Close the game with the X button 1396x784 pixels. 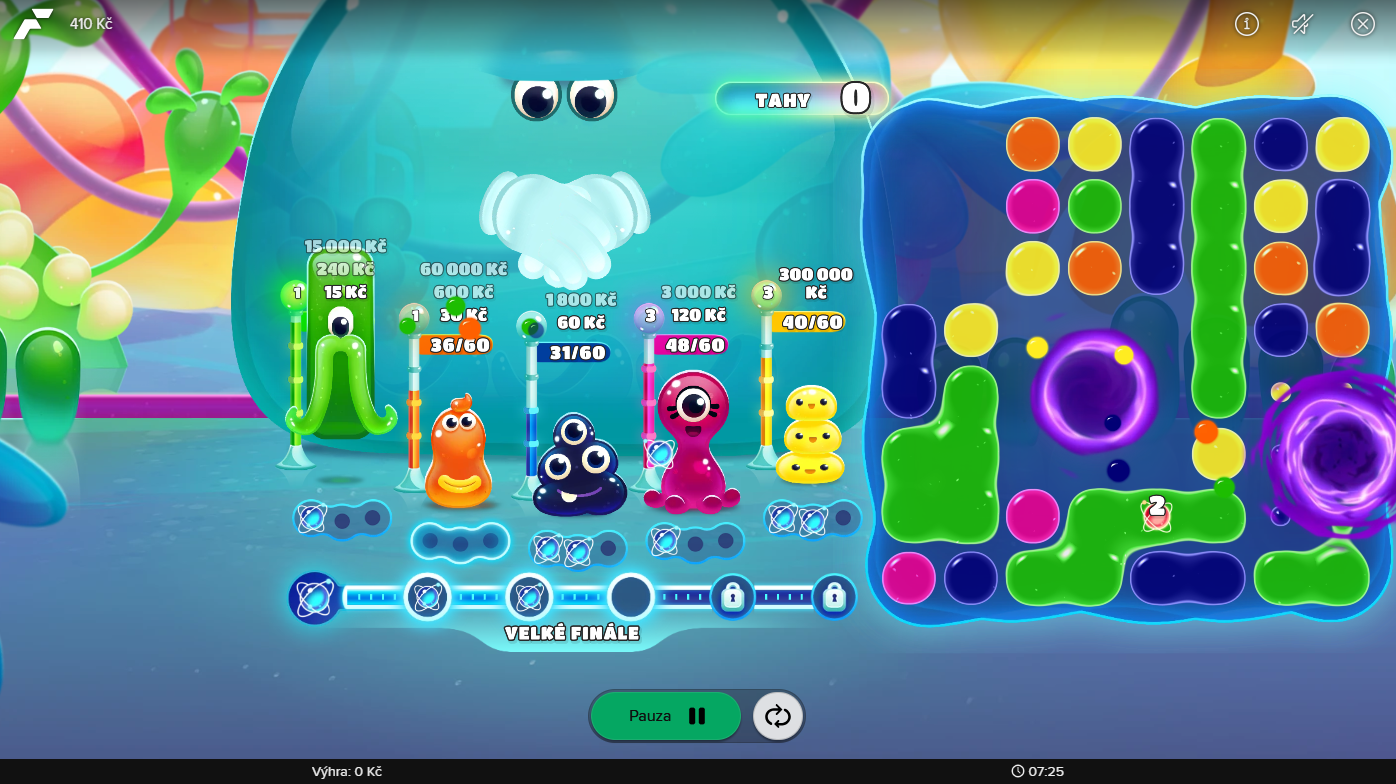pos(1363,24)
